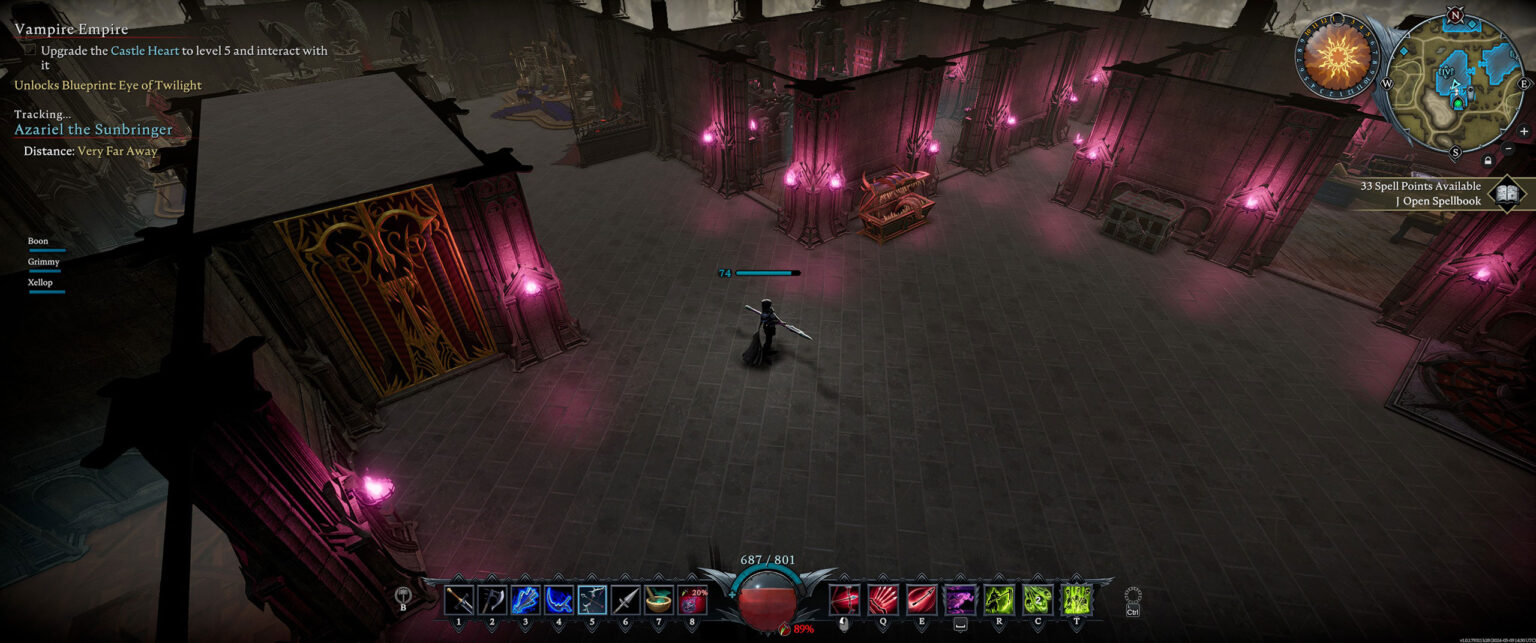The image size is (1536, 643).
Task: Open the circular minimap
Action: pos(1456,84)
